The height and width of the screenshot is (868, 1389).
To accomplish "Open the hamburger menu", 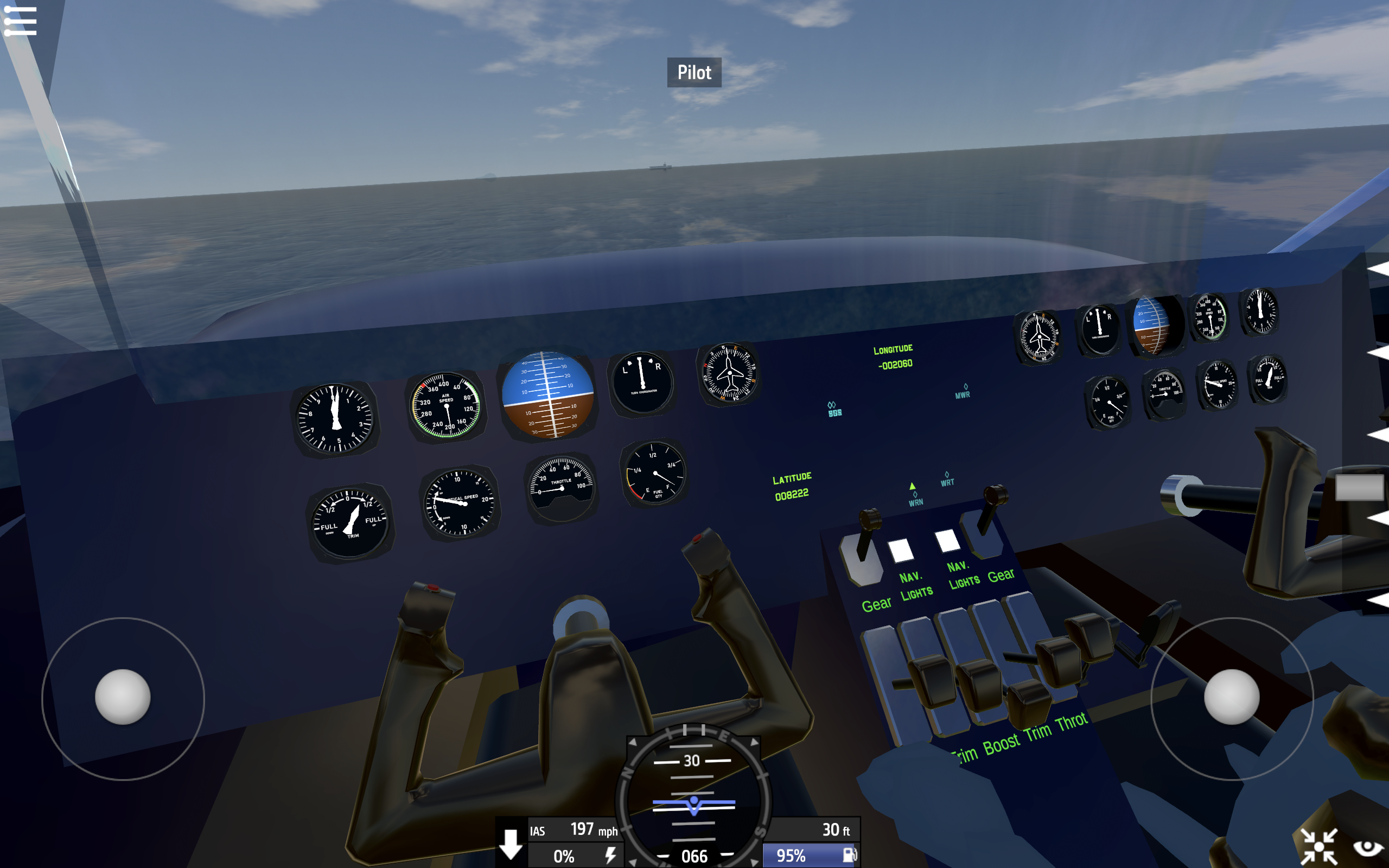I will click(x=20, y=21).
